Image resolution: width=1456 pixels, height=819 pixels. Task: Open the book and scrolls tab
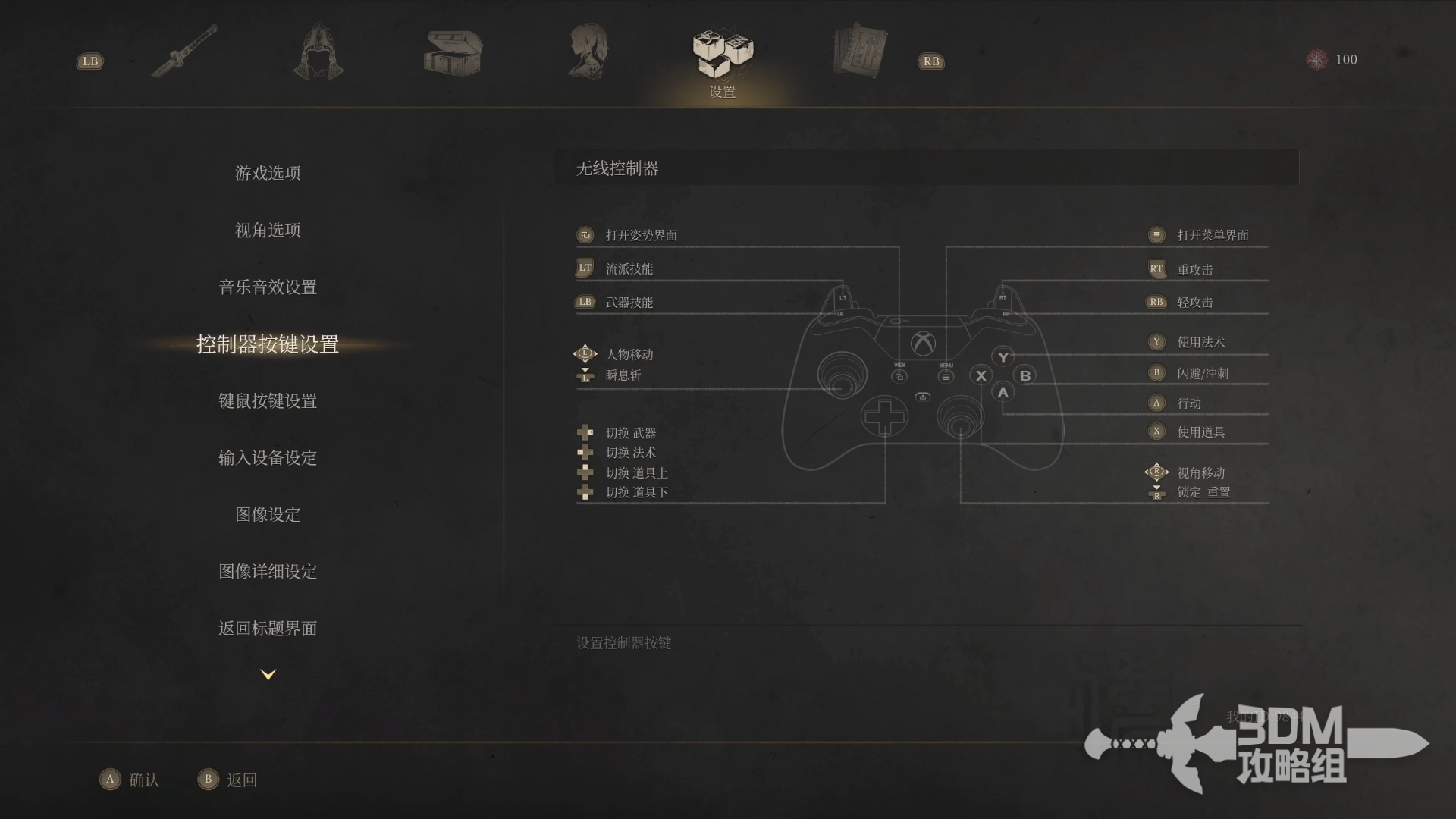tap(859, 52)
